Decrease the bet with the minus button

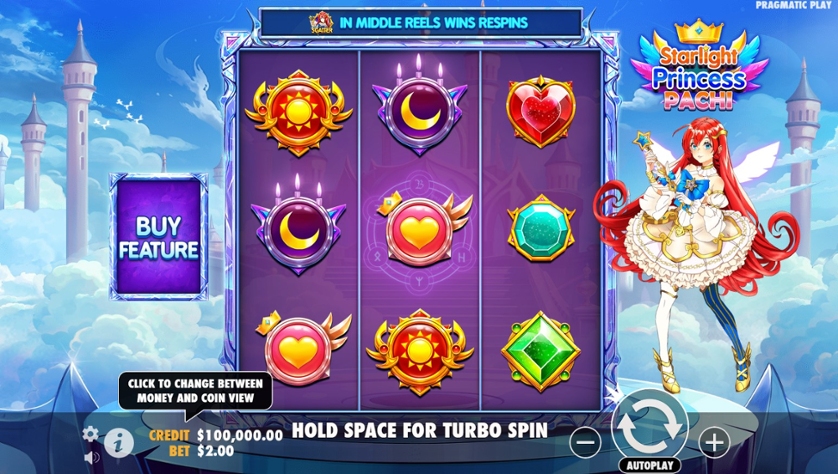(586, 441)
